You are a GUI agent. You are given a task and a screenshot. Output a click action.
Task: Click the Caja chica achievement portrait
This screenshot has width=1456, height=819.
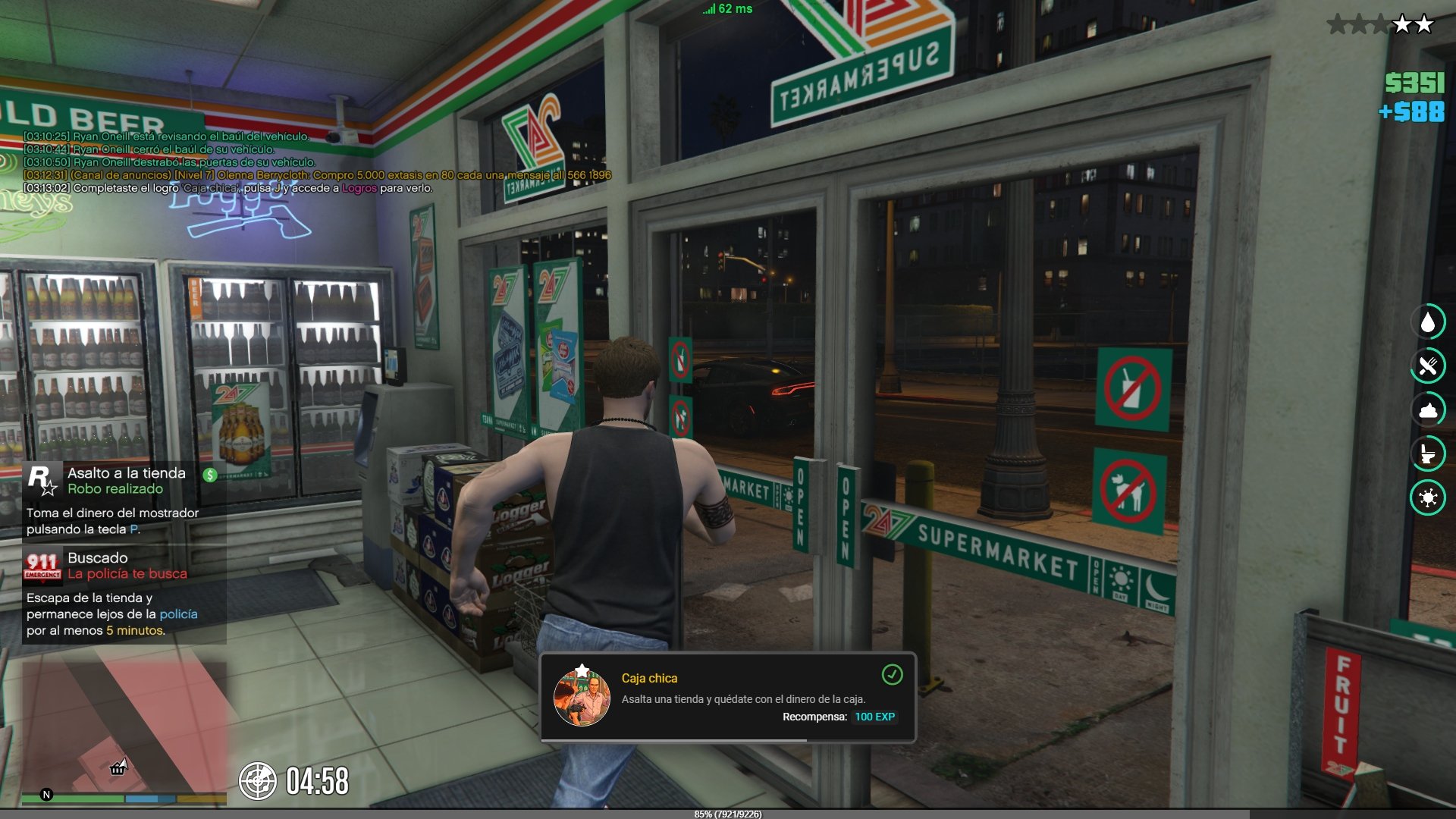[582, 697]
